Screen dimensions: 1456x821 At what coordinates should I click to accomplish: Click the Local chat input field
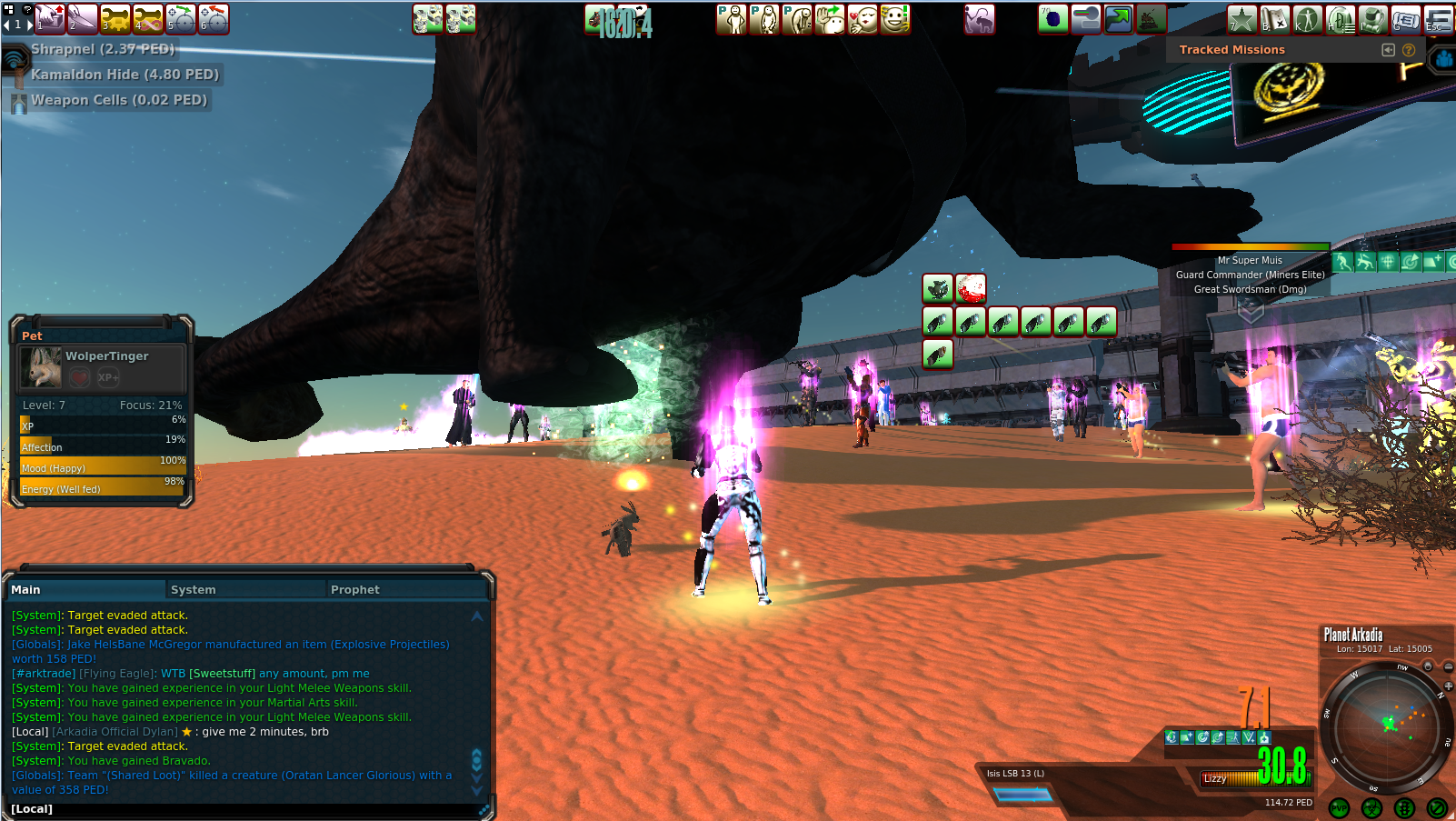(x=245, y=809)
